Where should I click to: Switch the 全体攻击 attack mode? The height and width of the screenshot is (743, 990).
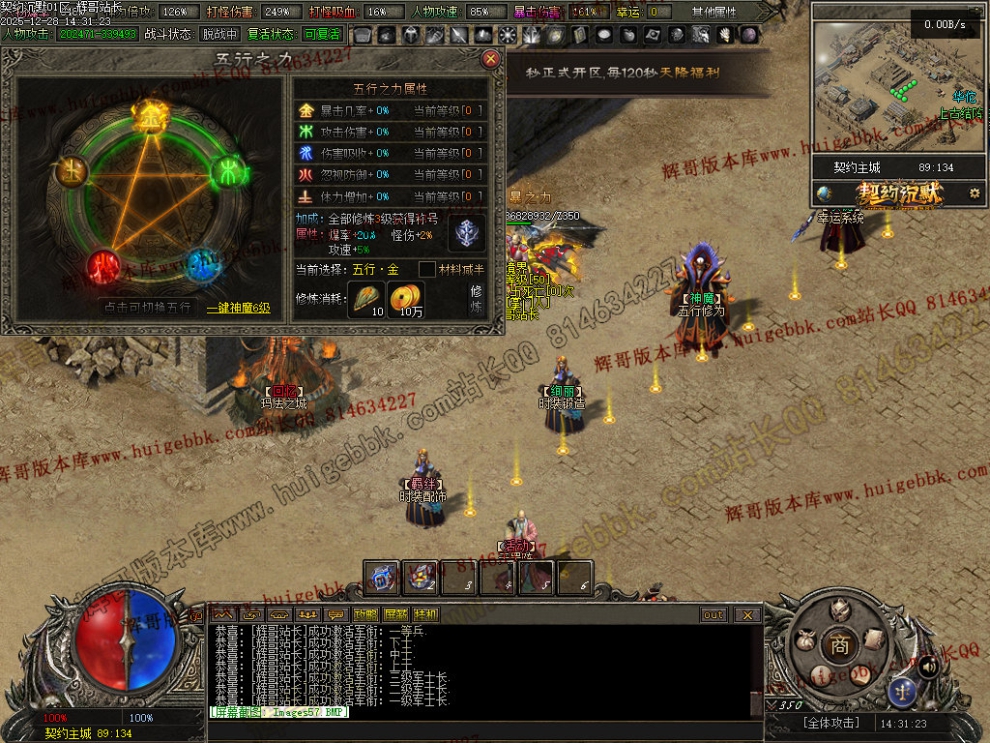click(x=832, y=723)
